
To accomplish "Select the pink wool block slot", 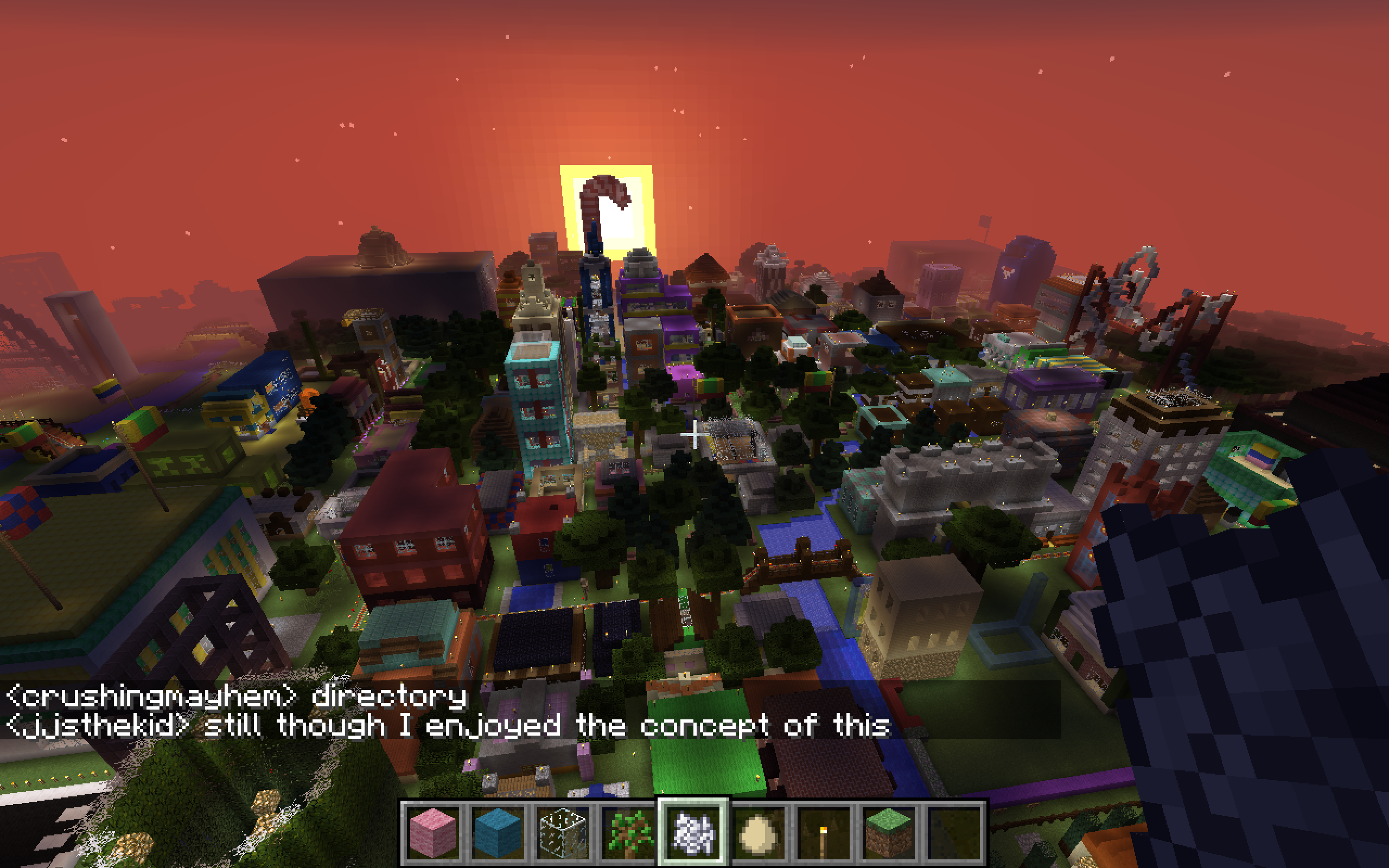I will point(432,831).
